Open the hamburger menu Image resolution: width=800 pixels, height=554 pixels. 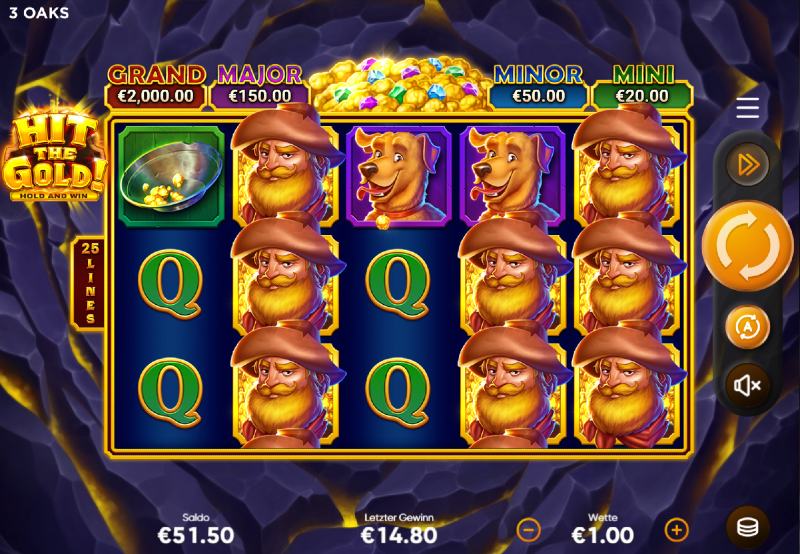click(748, 108)
